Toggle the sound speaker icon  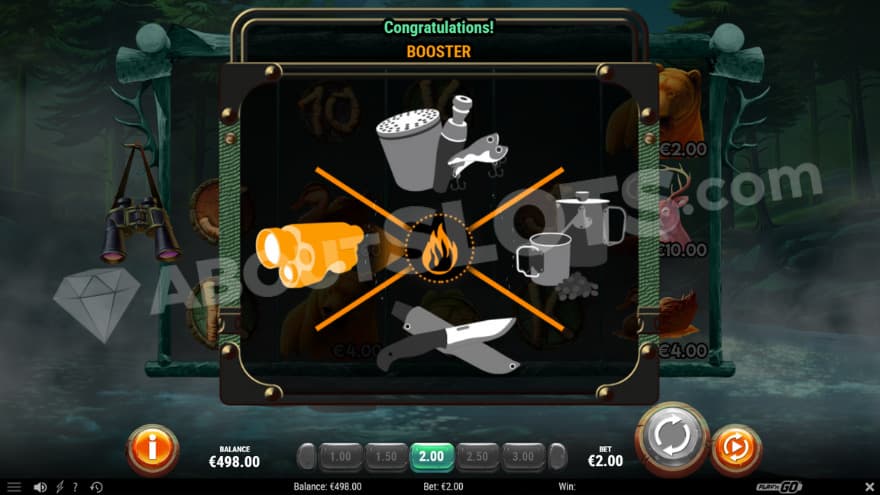pos(40,487)
